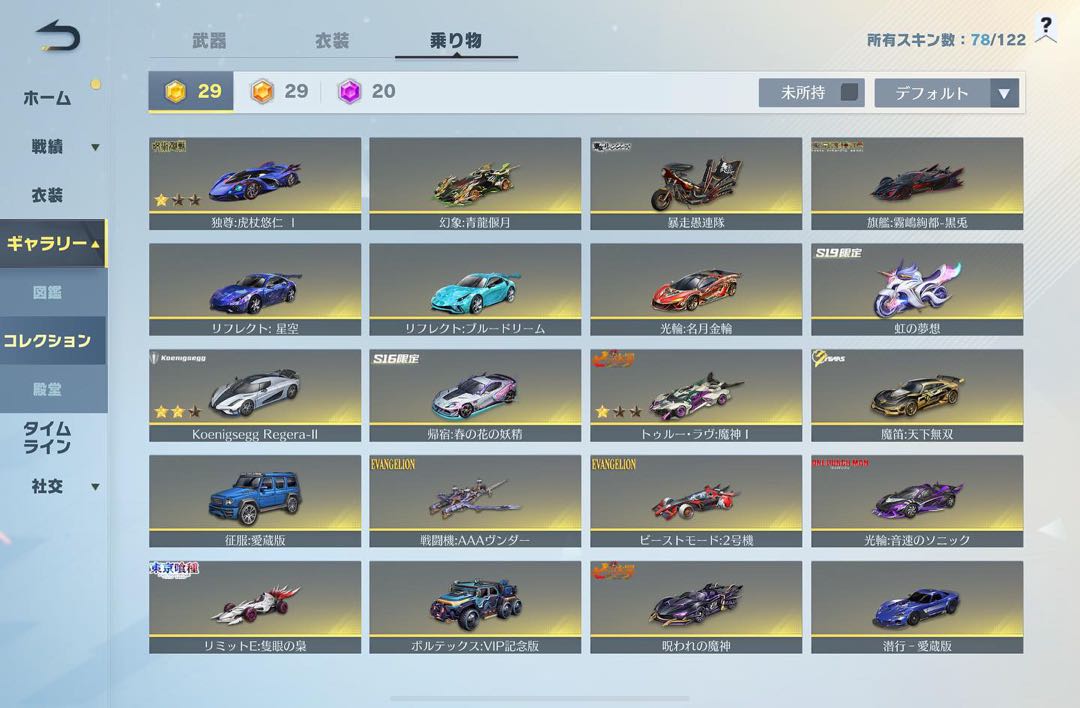Switch to the 武器 tab
The height and width of the screenshot is (708, 1080).
pyautogui.click(x=209, y=41)
